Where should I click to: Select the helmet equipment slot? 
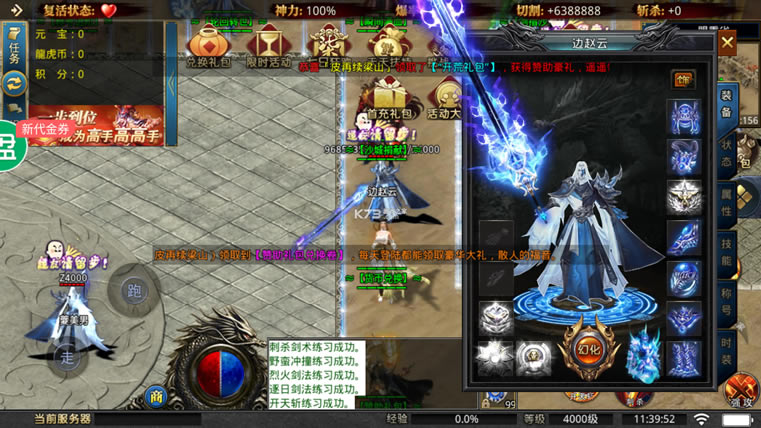point(684,117)
